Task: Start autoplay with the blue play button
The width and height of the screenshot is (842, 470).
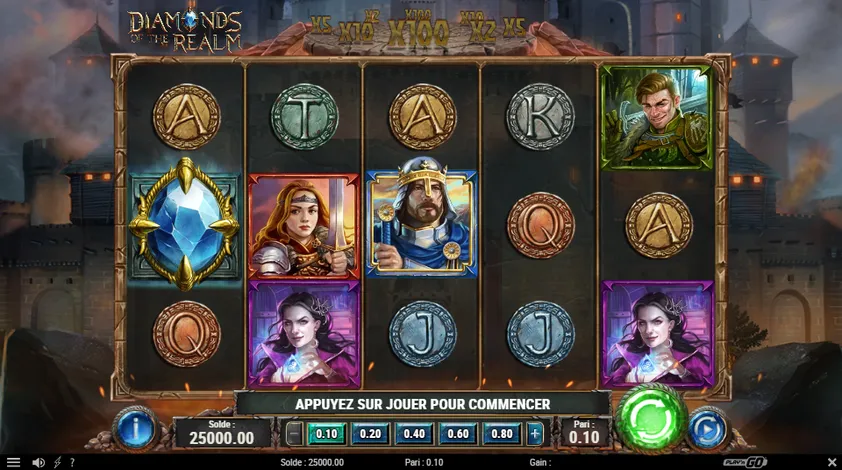Action: [707, 428]
